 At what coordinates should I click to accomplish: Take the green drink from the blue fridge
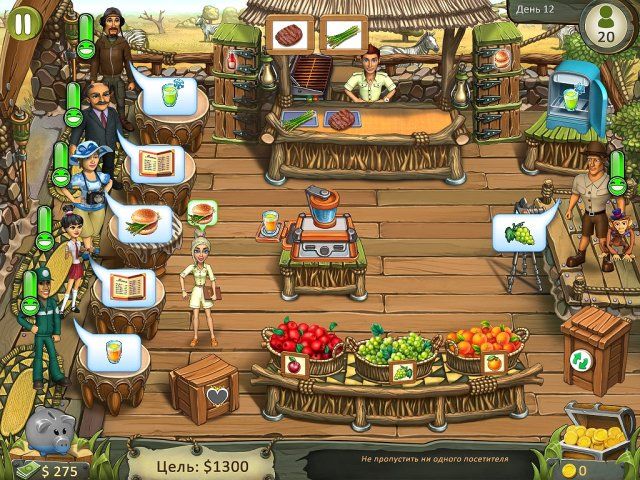[x=570, y=98]
